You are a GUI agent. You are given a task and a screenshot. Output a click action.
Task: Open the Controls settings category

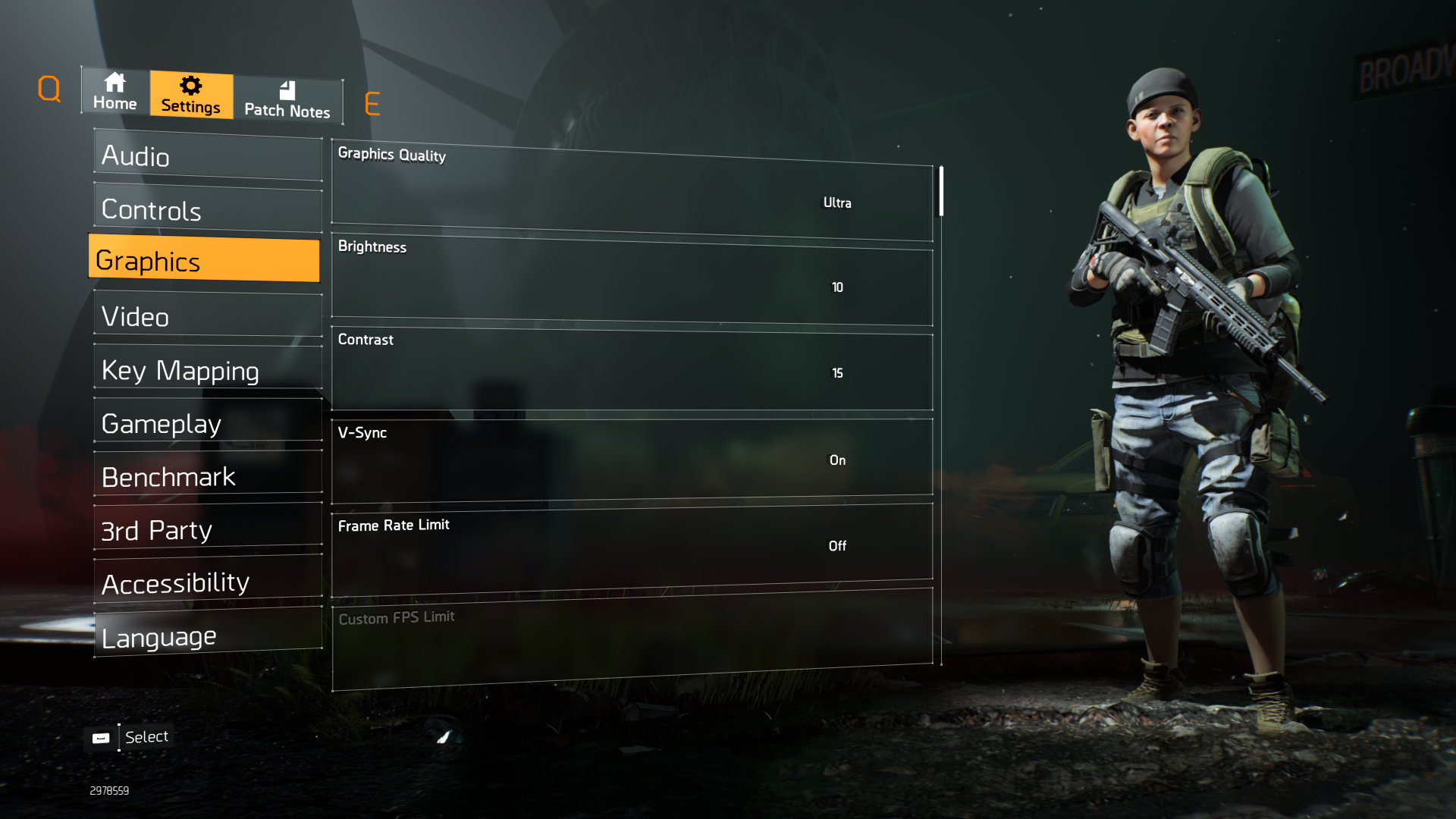point(208,209)
